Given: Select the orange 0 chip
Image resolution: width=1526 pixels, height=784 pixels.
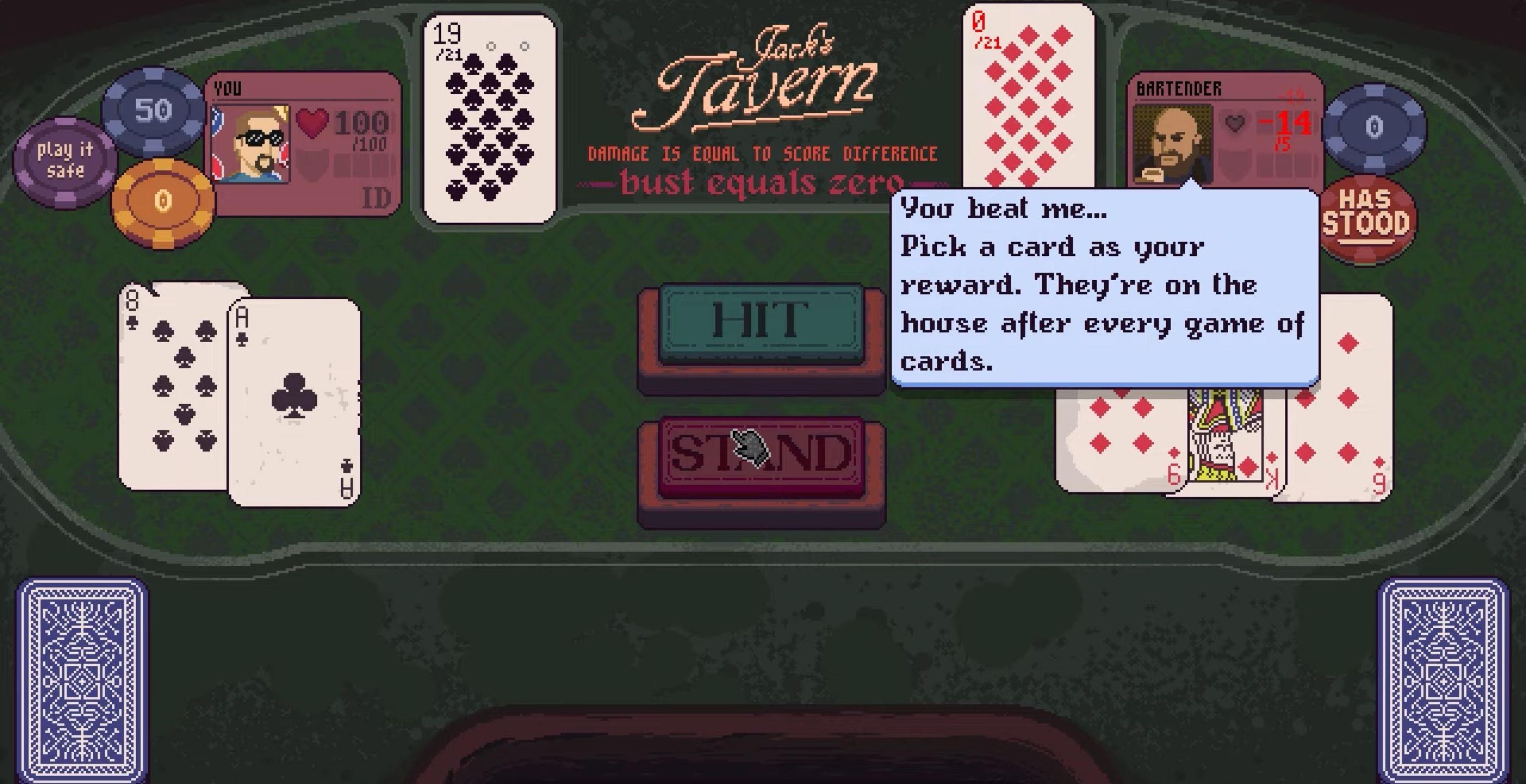Looking at the screenshot, I should (x=163, y=202).
